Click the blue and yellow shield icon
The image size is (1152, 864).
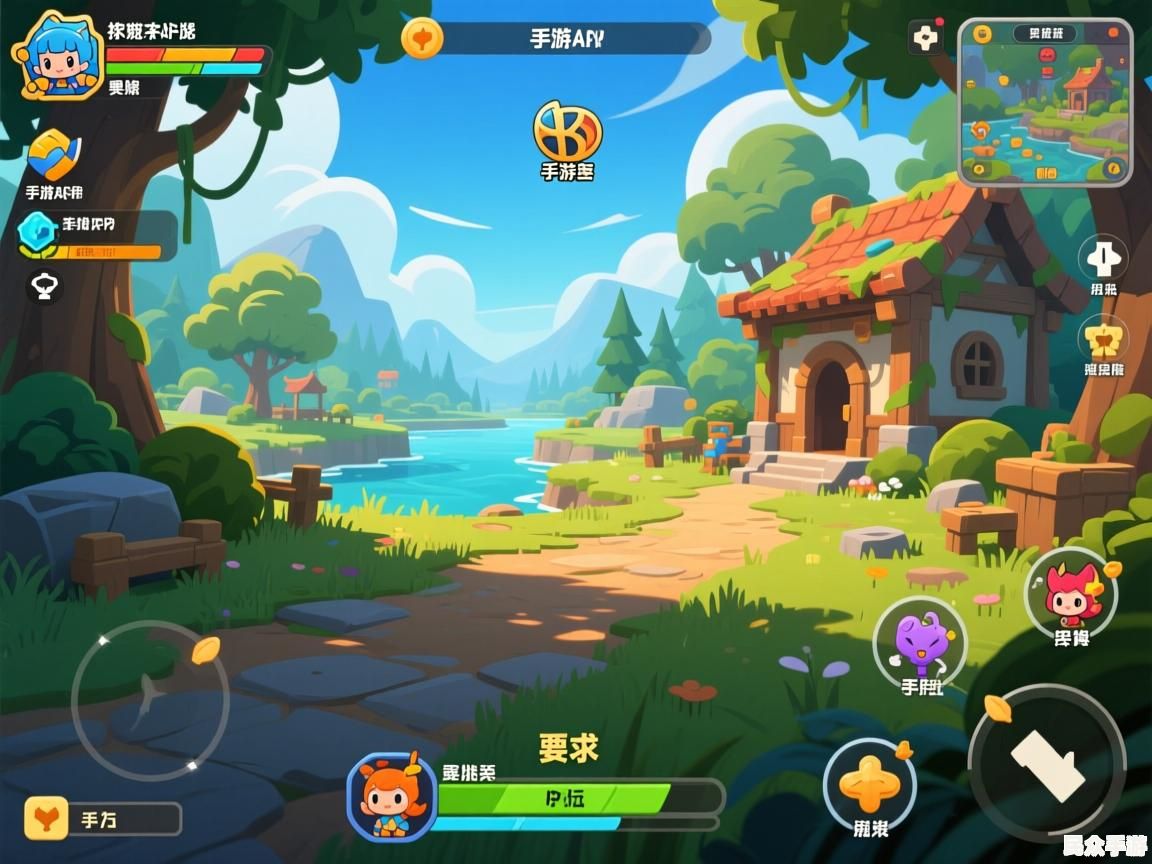(54, 155)
